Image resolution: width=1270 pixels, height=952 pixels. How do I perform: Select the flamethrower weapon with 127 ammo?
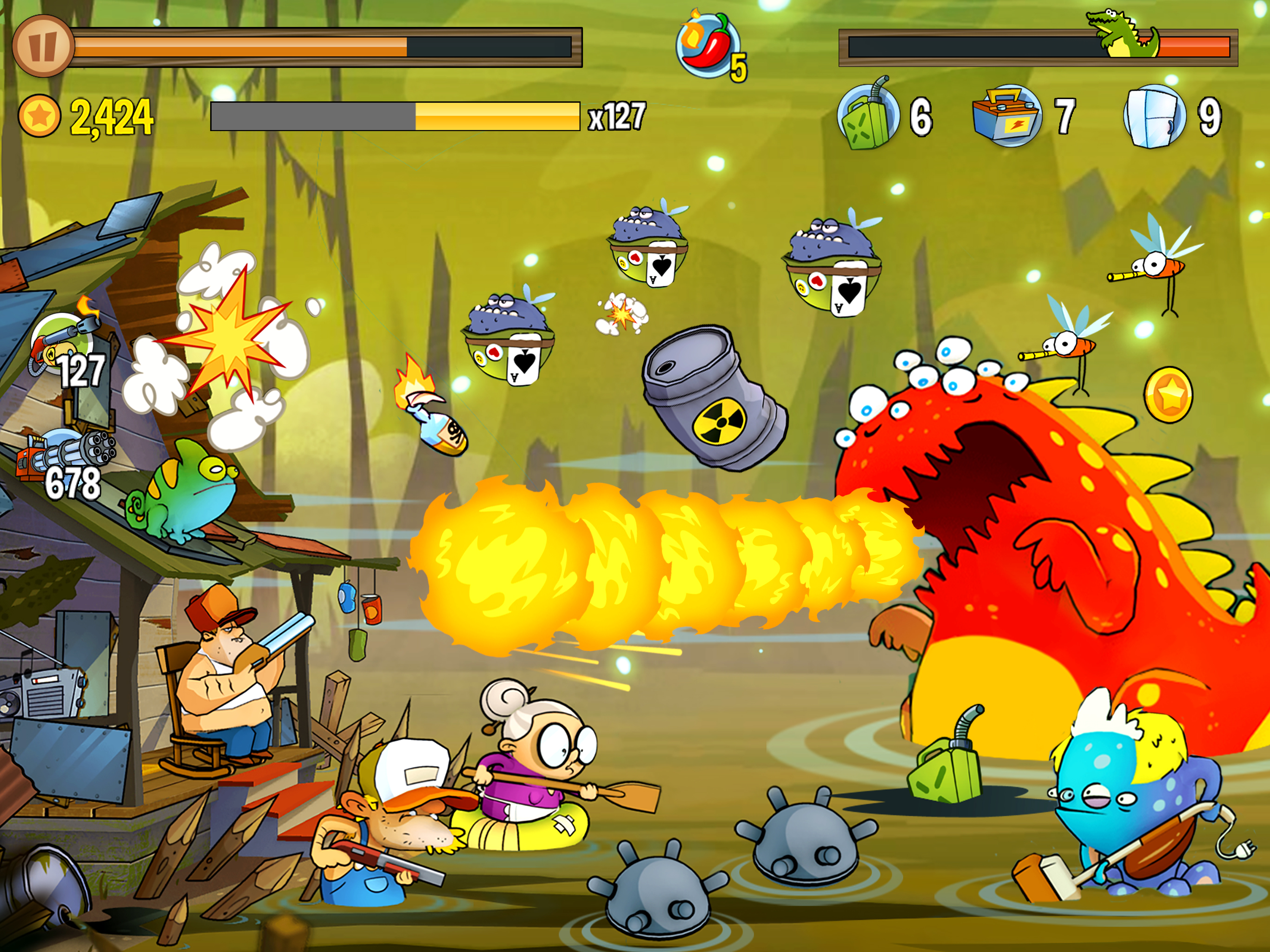pyautogui.click(x=64, y=344)
